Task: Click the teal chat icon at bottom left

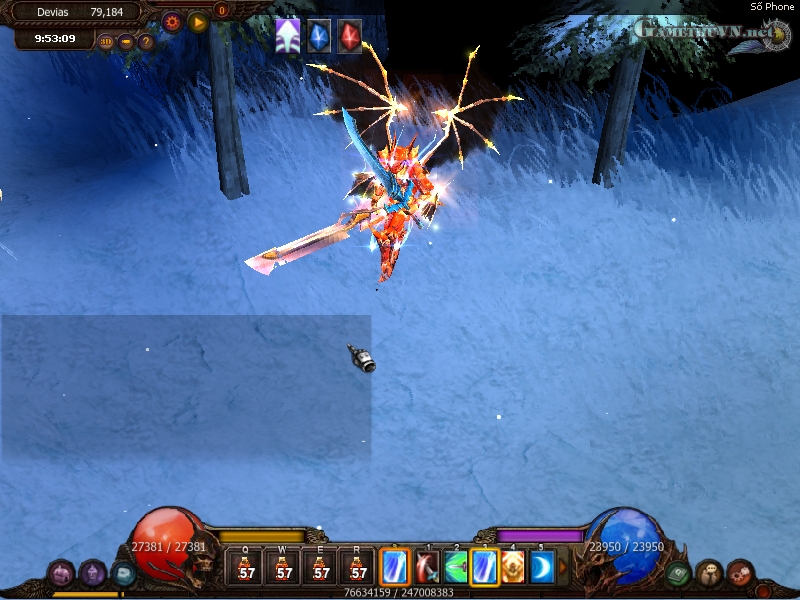Action: pyautogui.click(x=123, y=574)
